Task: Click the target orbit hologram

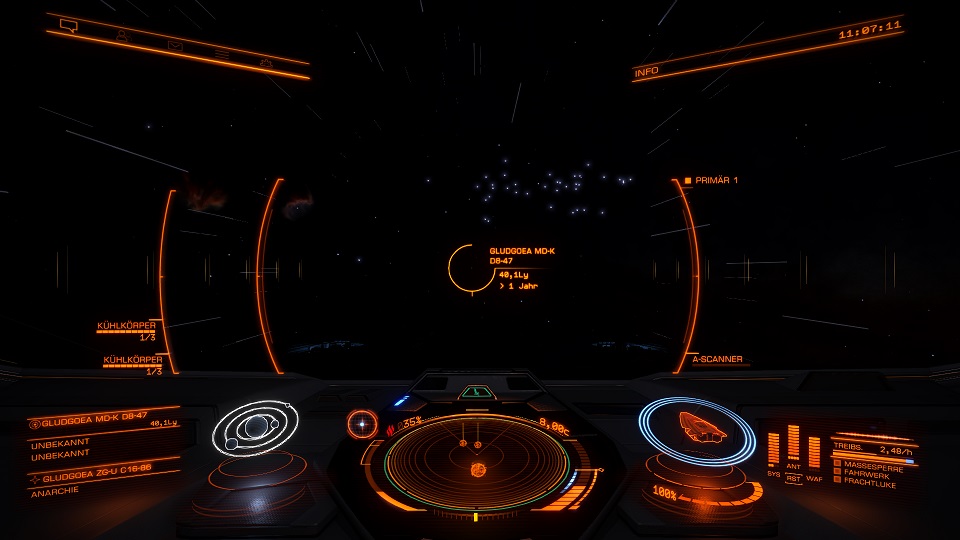Action: (255, 430)
